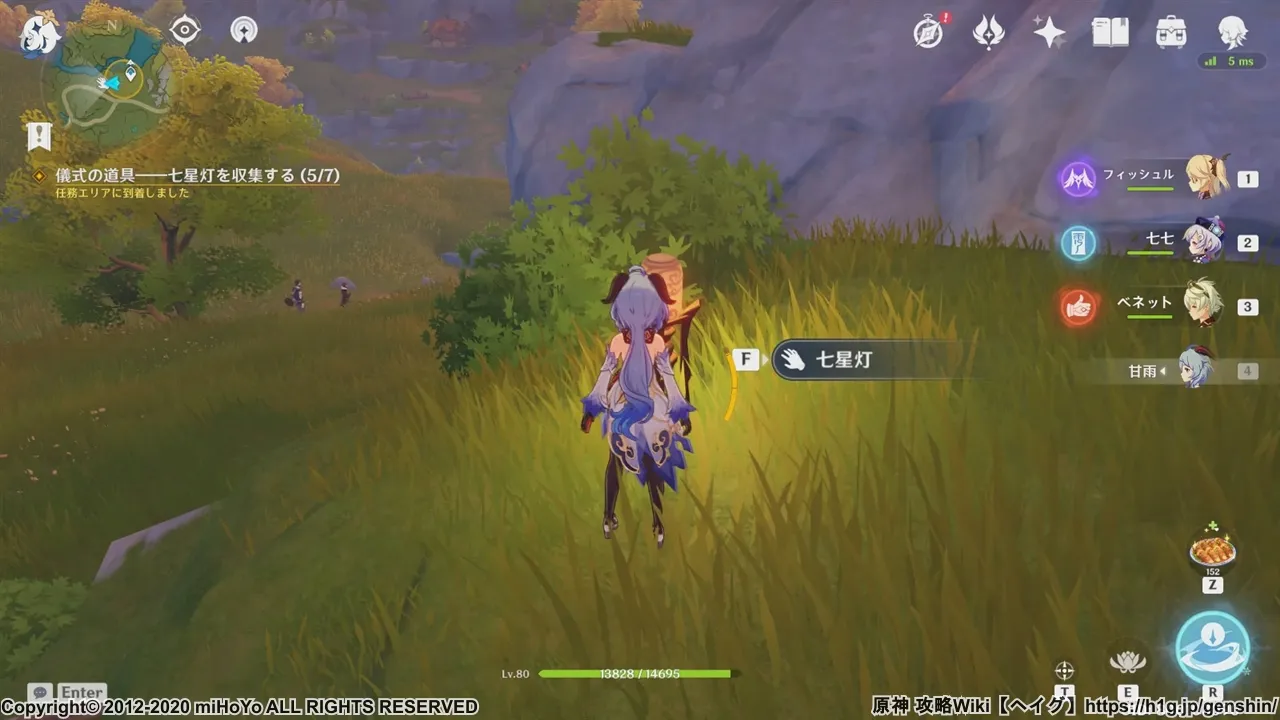Open the Inventory backpack icon

click(x=1170, y=31)
